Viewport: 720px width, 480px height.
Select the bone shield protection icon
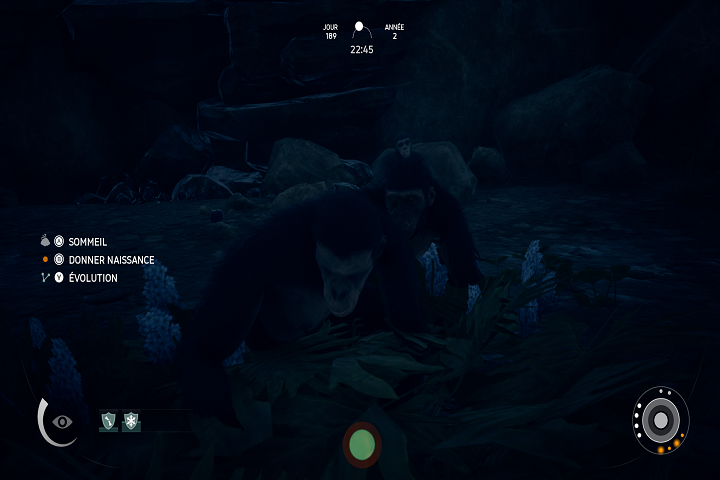pos(108,422)
